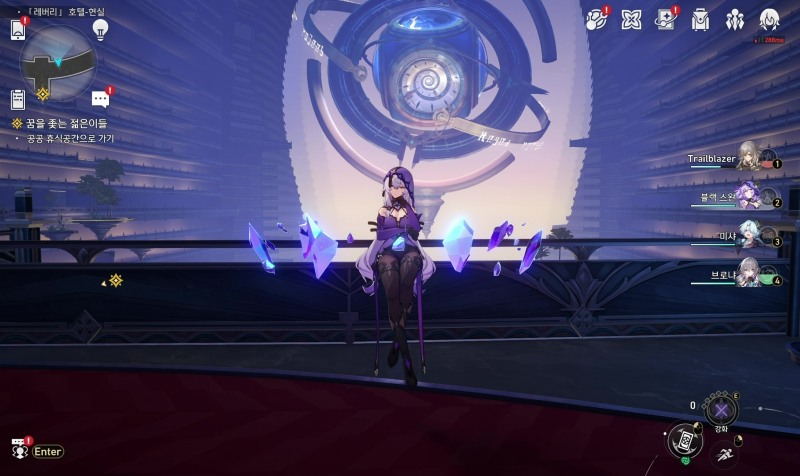Open the chat speech bubble icon

pos(100,99)
